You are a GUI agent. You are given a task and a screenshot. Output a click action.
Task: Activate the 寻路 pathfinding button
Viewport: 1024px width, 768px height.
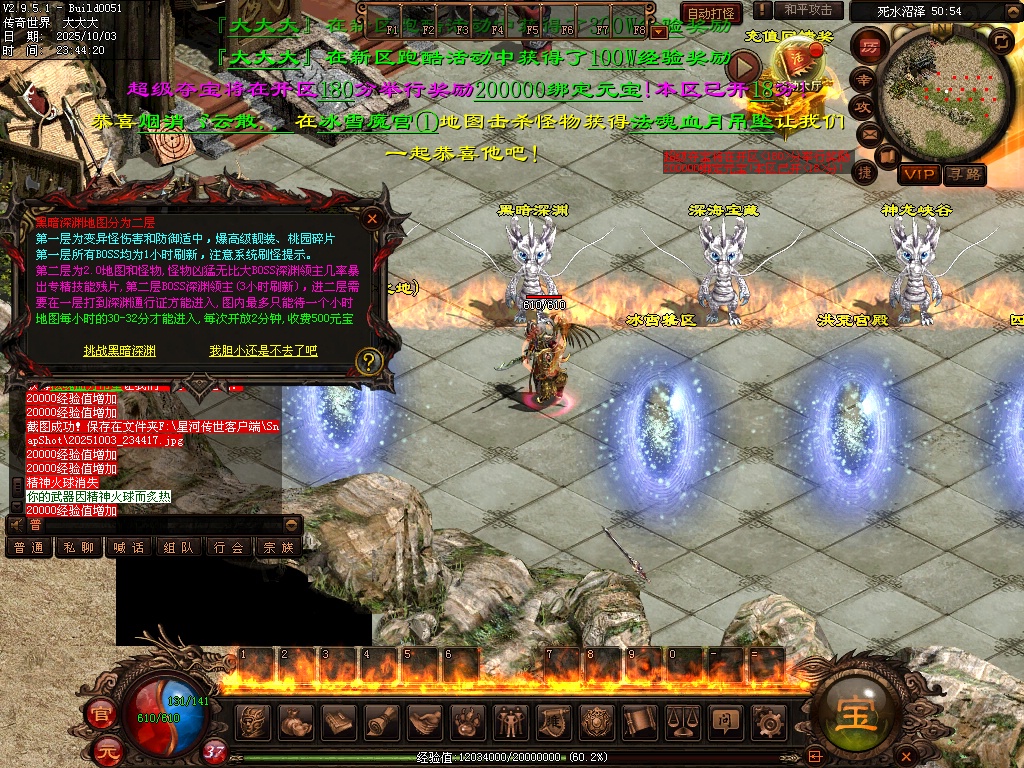point(965,175)
